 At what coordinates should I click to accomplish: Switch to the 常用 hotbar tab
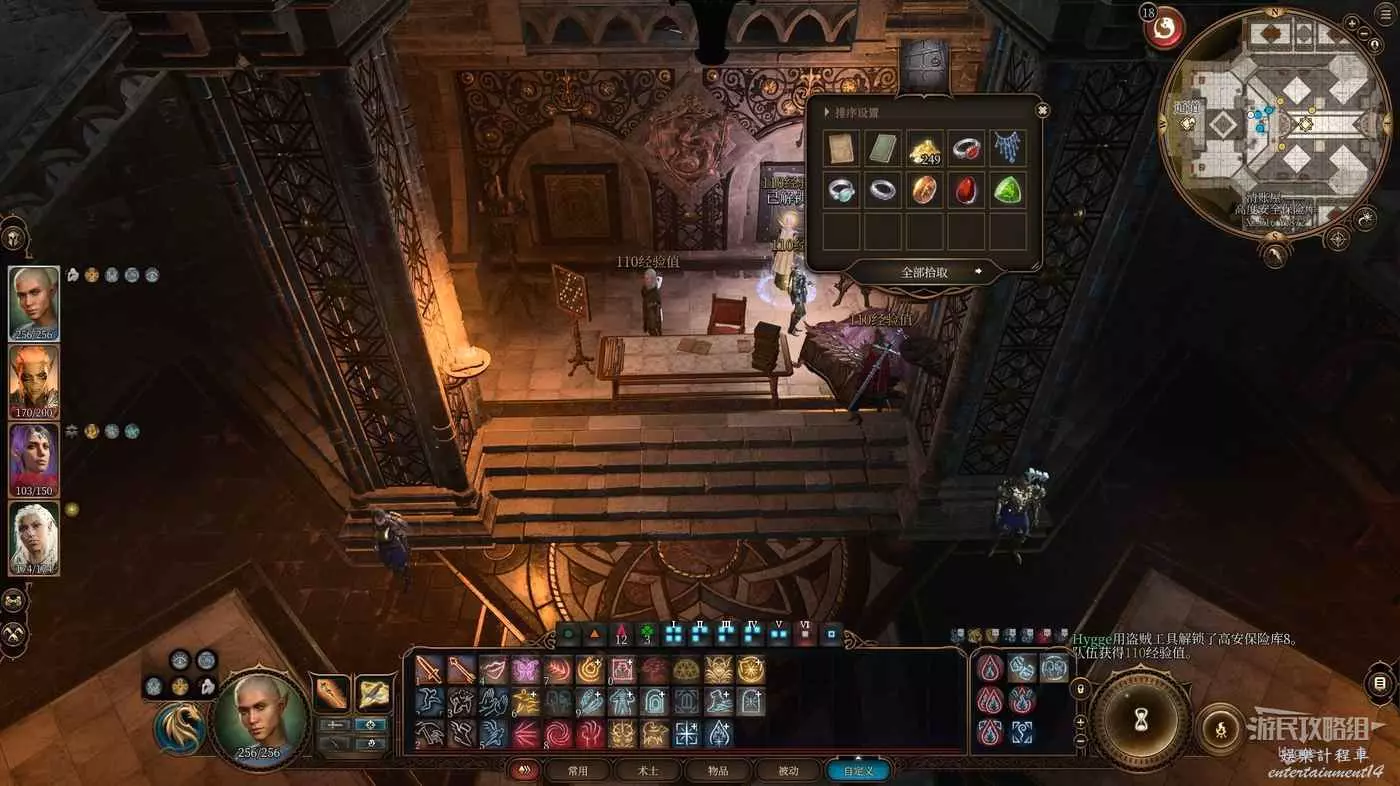tap(577, 771)
